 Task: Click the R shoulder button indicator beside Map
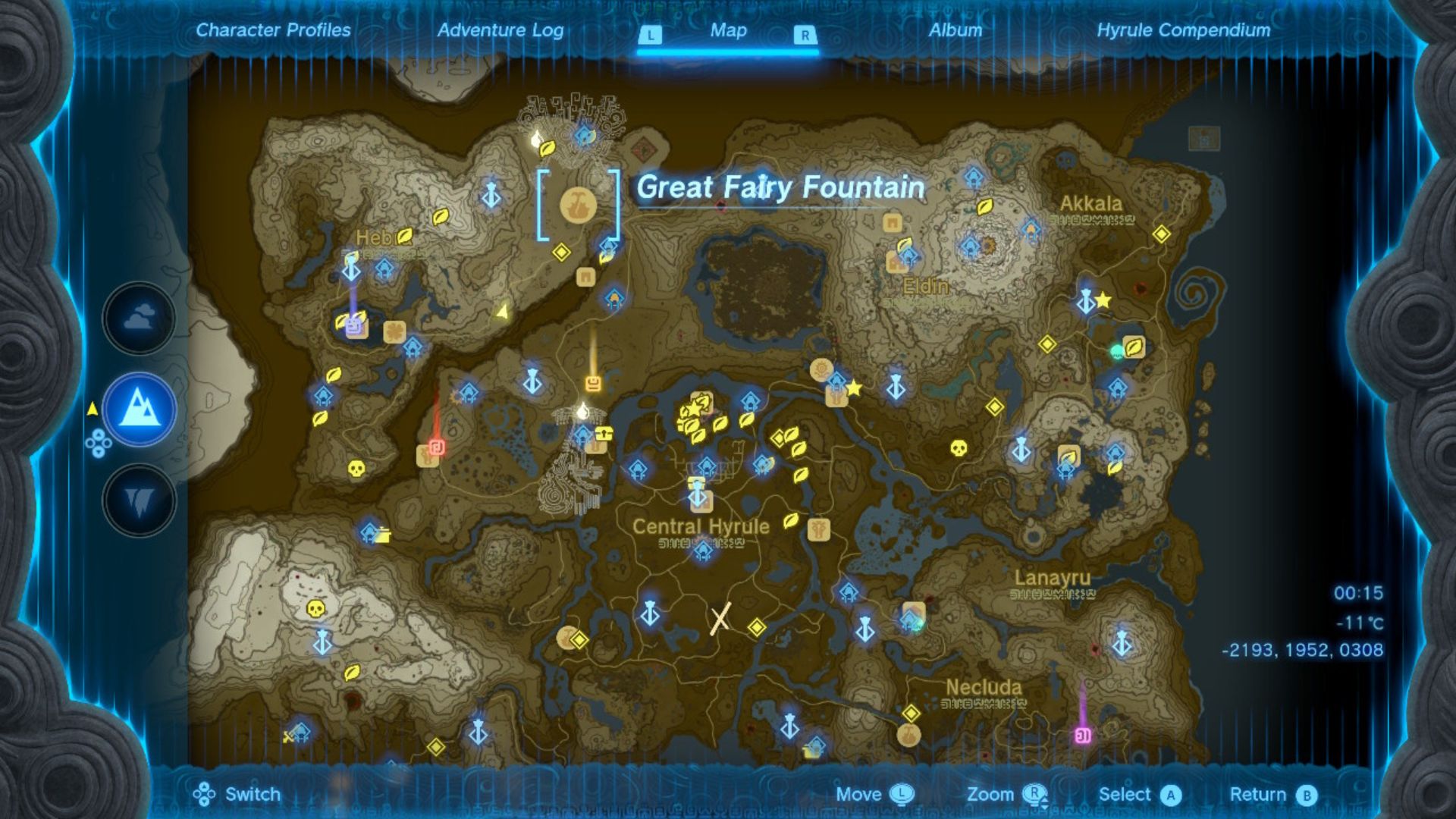807,33
